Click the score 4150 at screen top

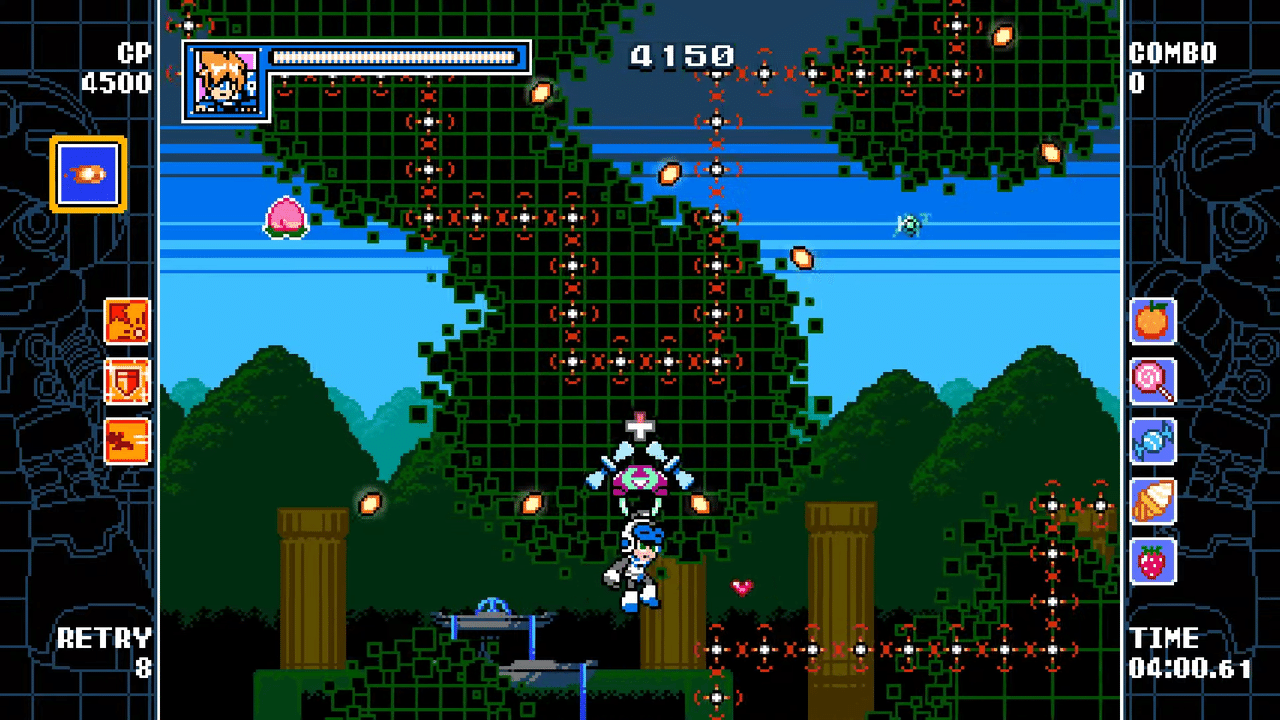point(681,56)
